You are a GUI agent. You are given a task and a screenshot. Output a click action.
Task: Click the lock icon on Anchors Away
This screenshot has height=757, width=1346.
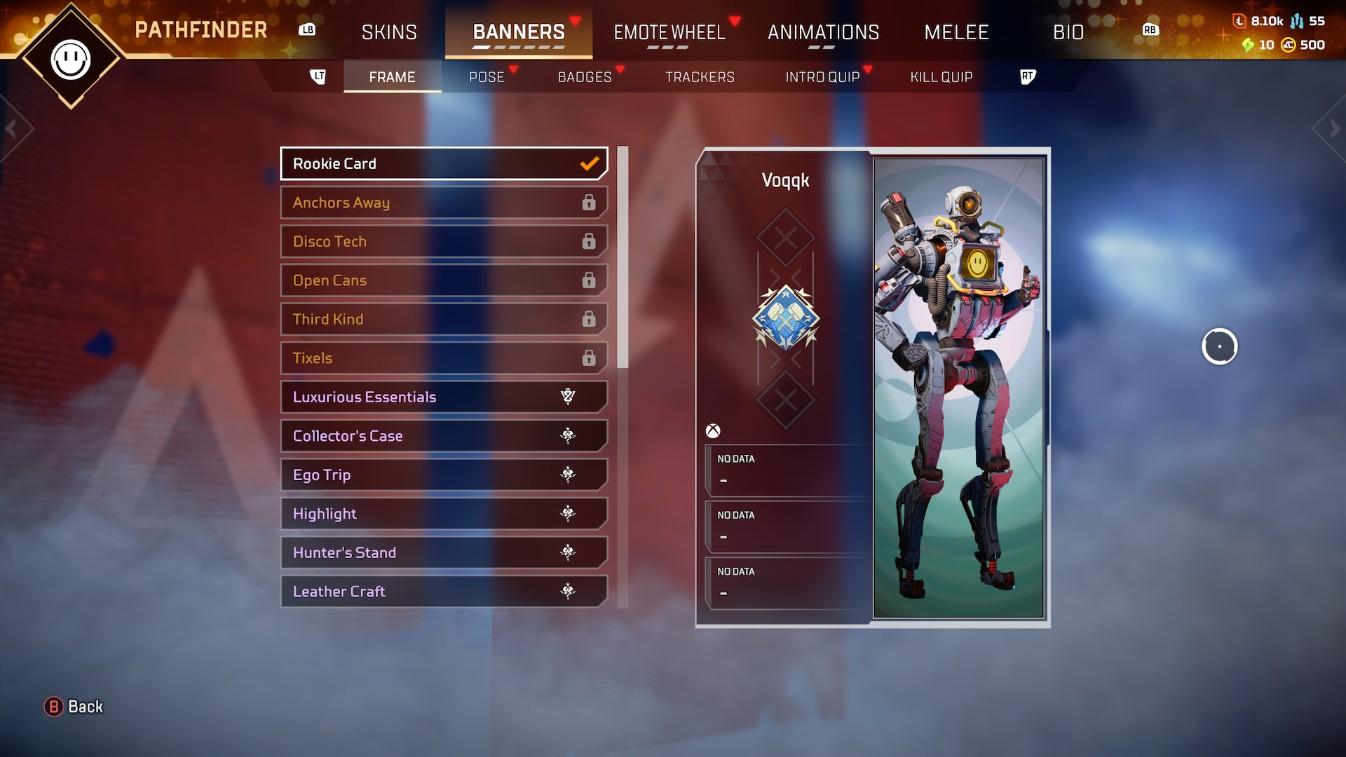(x=591, y=202)
